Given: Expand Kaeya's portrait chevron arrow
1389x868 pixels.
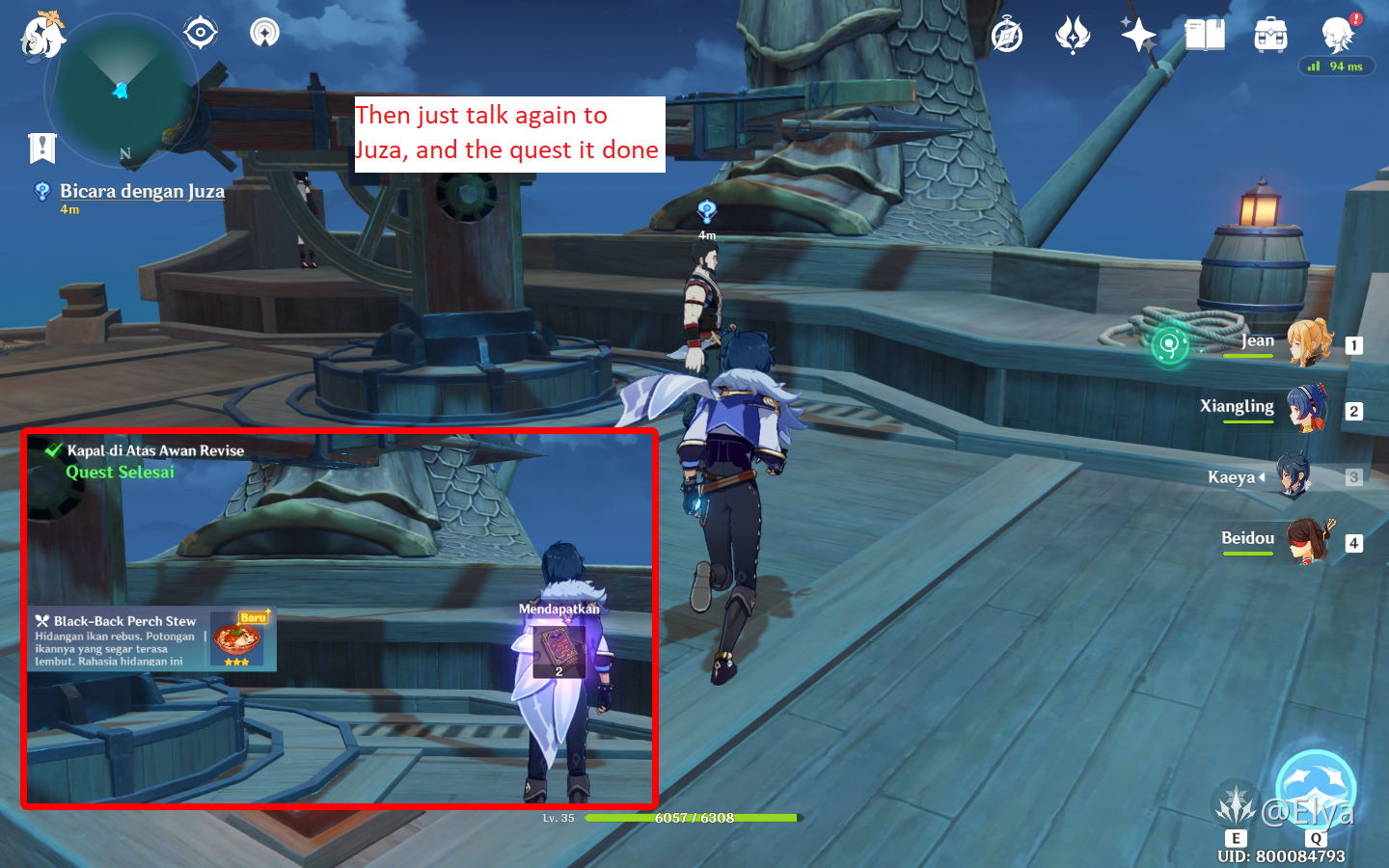Looking at the screenshot, I should (1264, 476).
